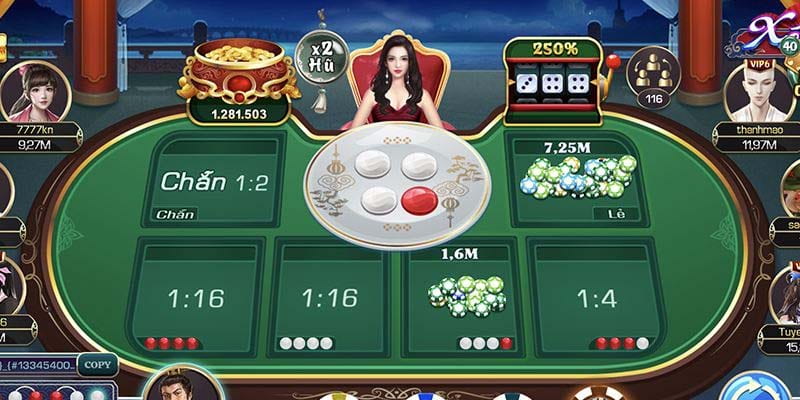Copy the game session ID
The height and width of the screenshot is (400, 800).
click(x=96, y=366)
